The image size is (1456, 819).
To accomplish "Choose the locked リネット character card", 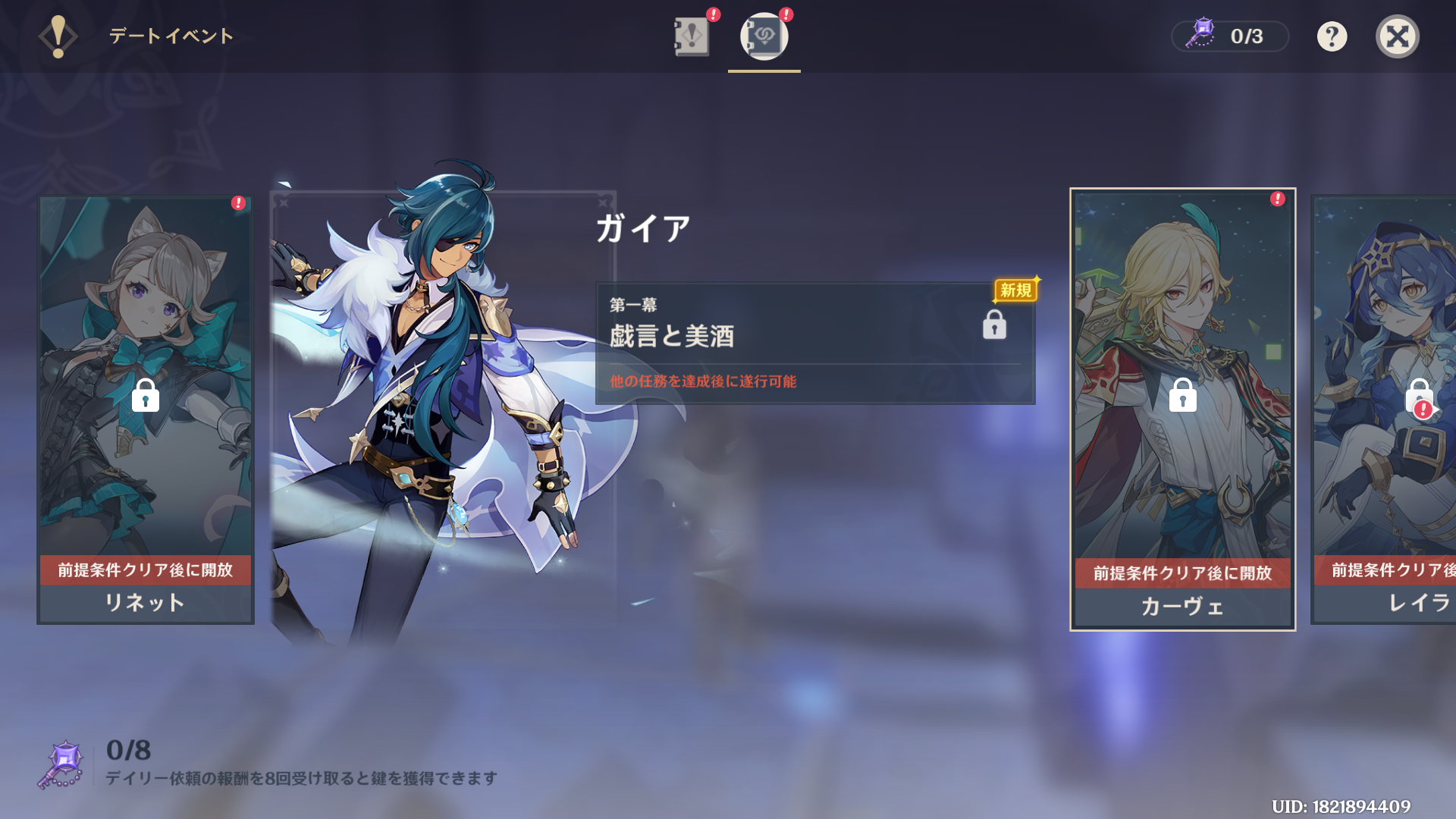I will 146,409.
